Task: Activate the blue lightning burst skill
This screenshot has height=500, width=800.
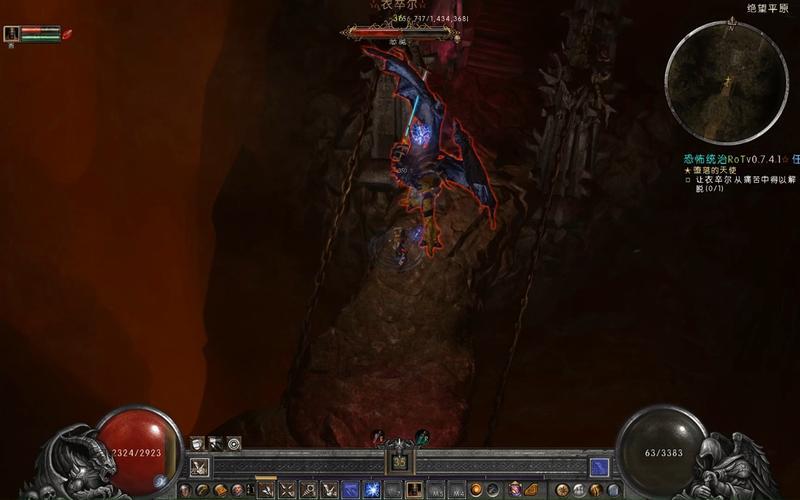Action: [372, 490]
